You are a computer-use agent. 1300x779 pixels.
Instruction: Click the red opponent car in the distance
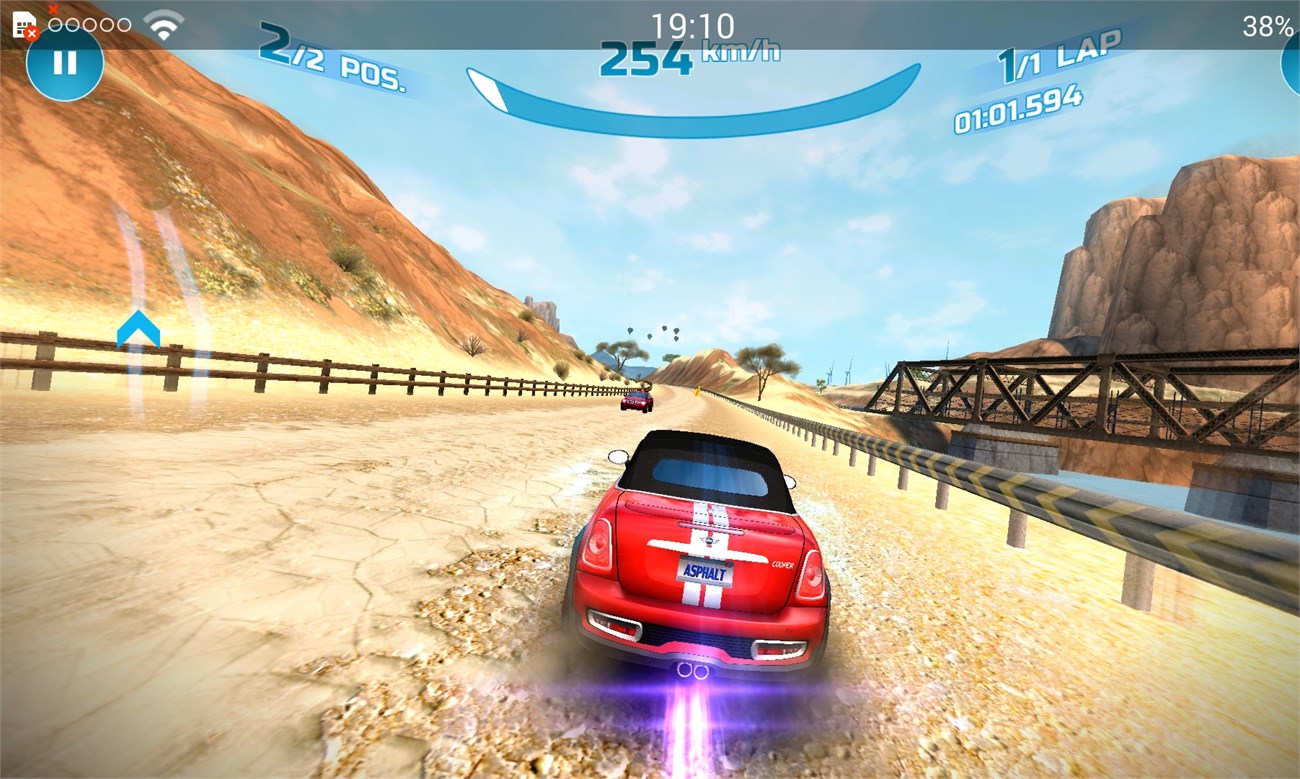tap(637, 401)
